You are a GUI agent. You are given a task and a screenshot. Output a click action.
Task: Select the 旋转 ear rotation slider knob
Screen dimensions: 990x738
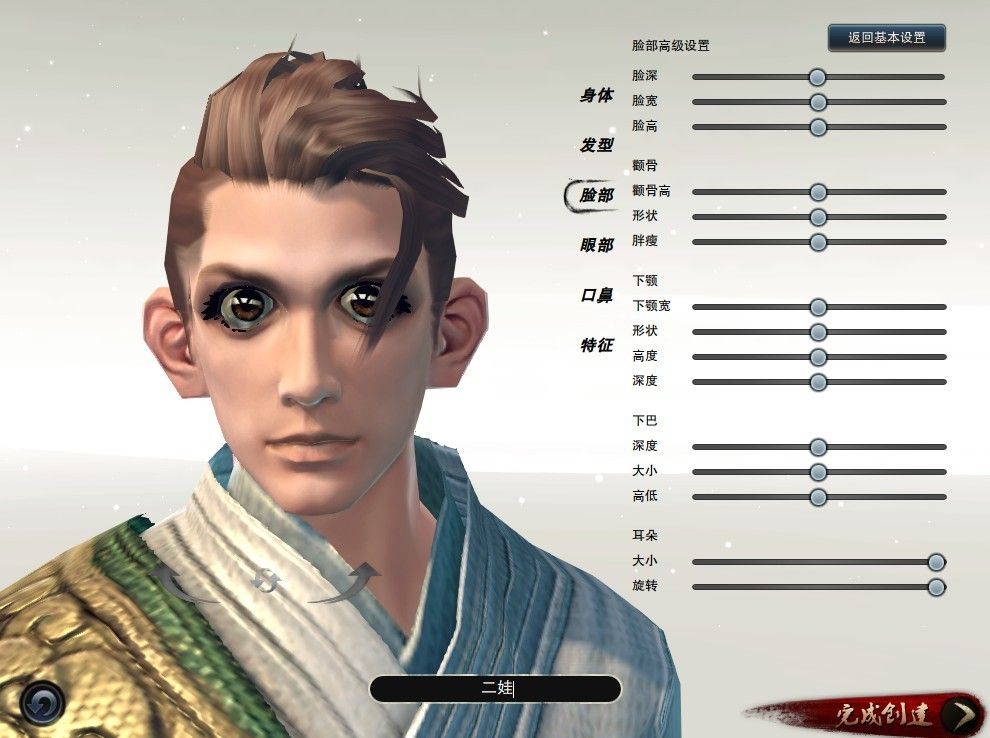(936, 587)
